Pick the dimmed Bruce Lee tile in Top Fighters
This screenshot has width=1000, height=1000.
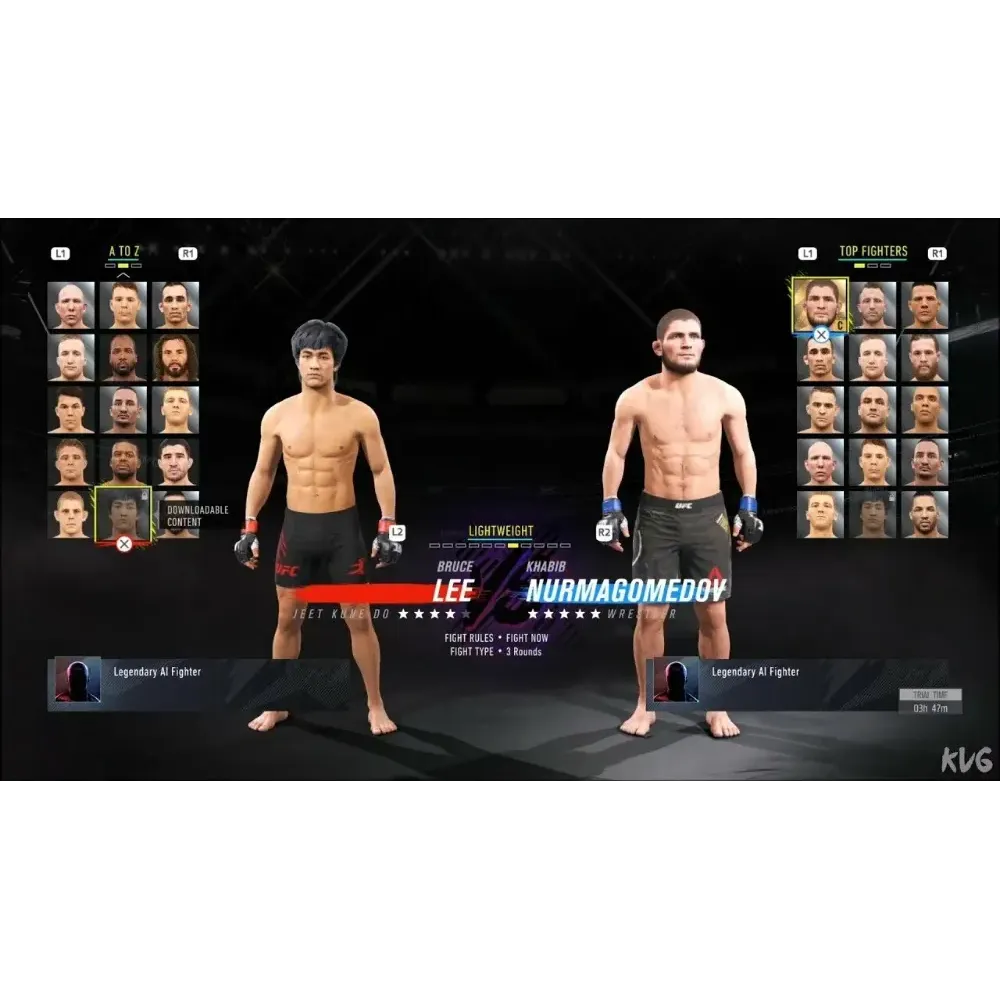coord(872,514)
